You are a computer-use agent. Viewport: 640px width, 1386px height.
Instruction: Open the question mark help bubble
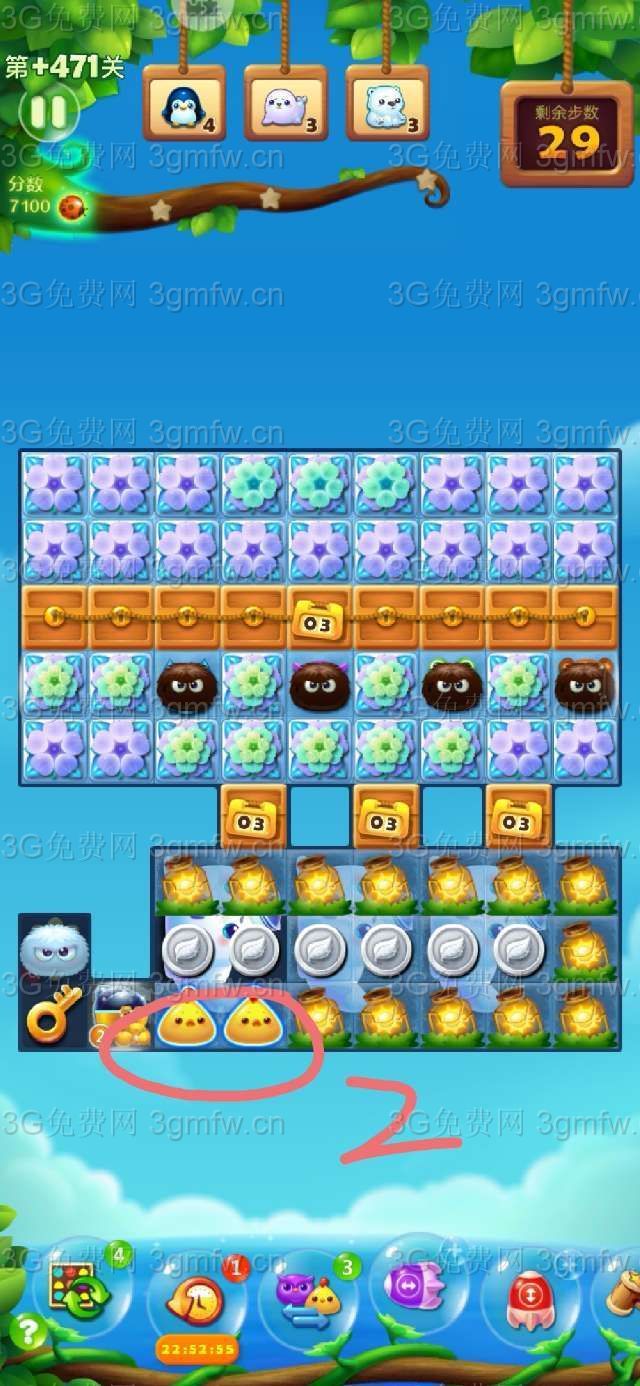coord(28,1331)
